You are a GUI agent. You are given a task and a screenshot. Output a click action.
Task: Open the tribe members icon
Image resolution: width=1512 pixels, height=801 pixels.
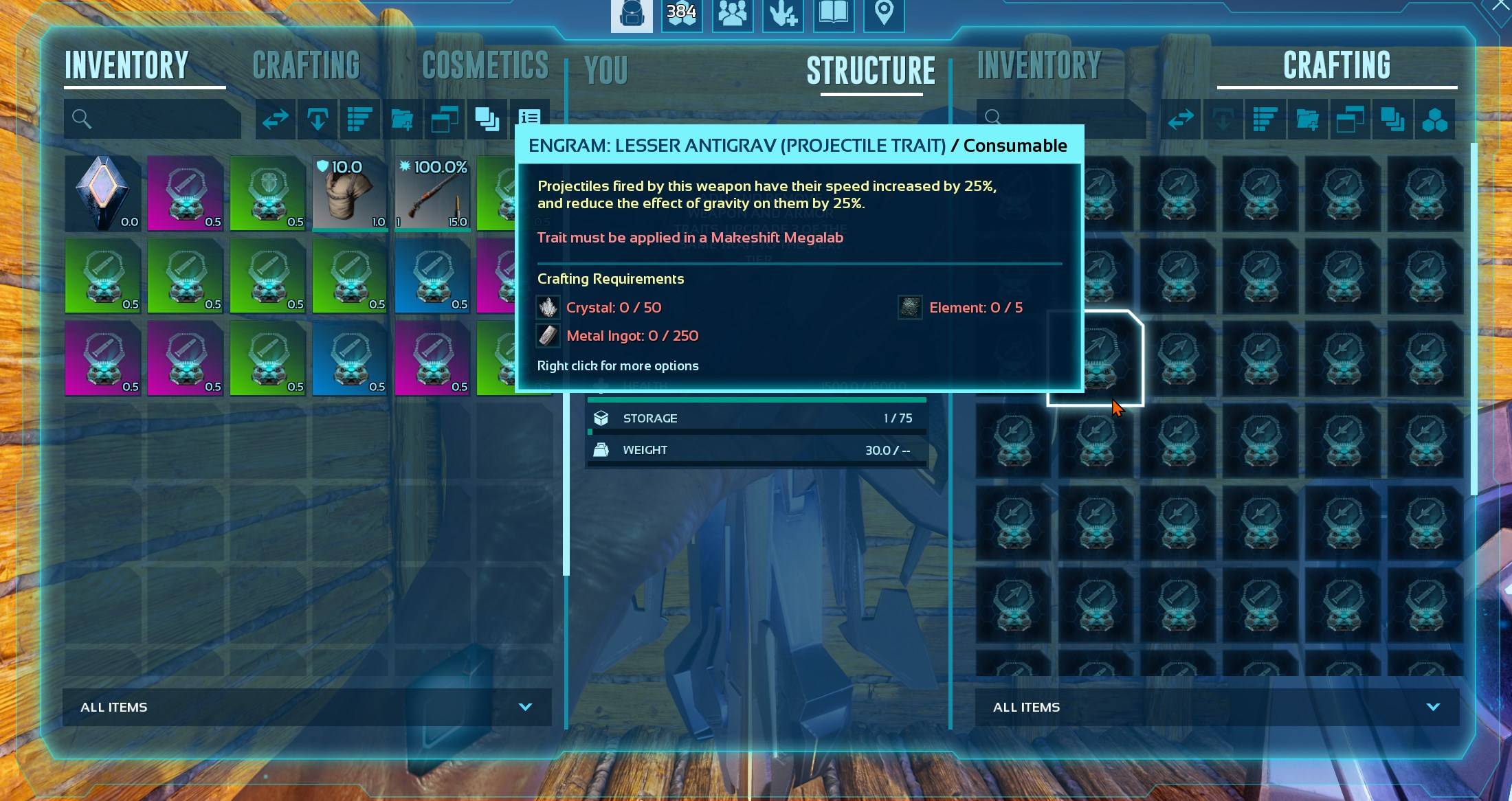tap(732, 15)
